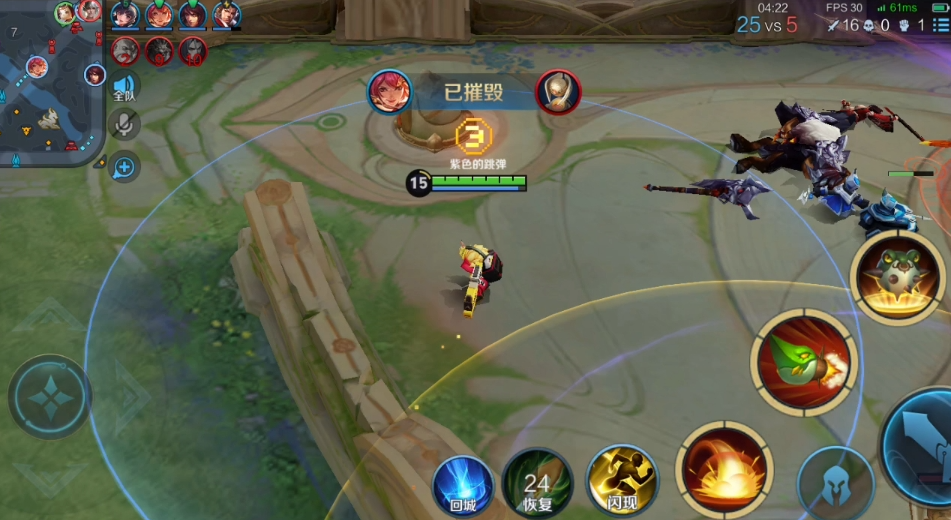Use the 闪现 flash summoner spell

click(x=621, y=481)
